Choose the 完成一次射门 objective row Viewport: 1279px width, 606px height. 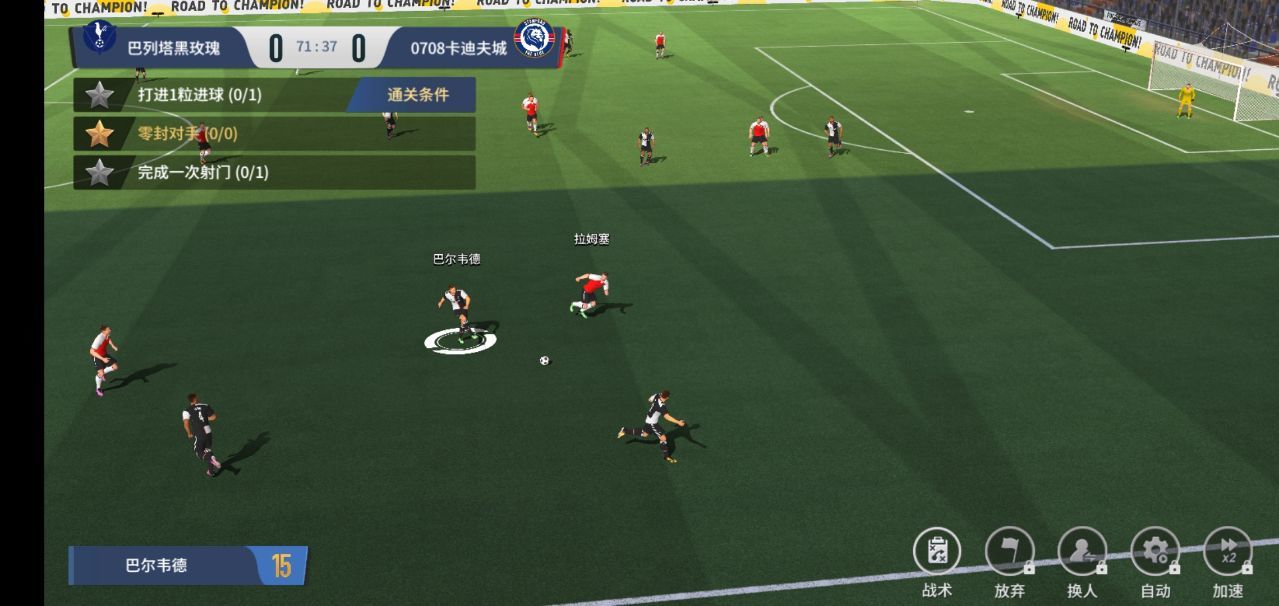coord(273,172)
